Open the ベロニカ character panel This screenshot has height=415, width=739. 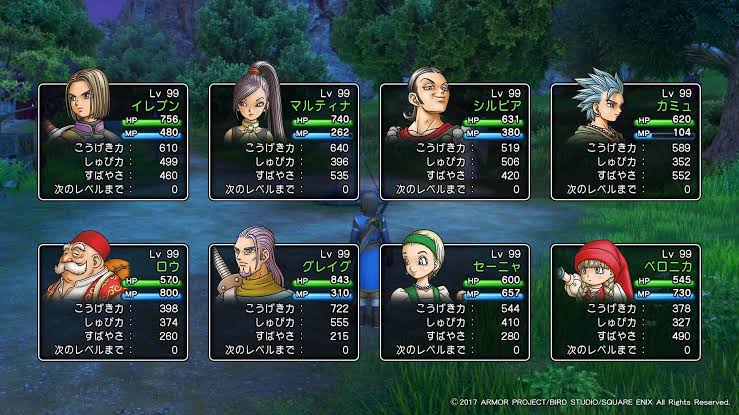[625, 301]
